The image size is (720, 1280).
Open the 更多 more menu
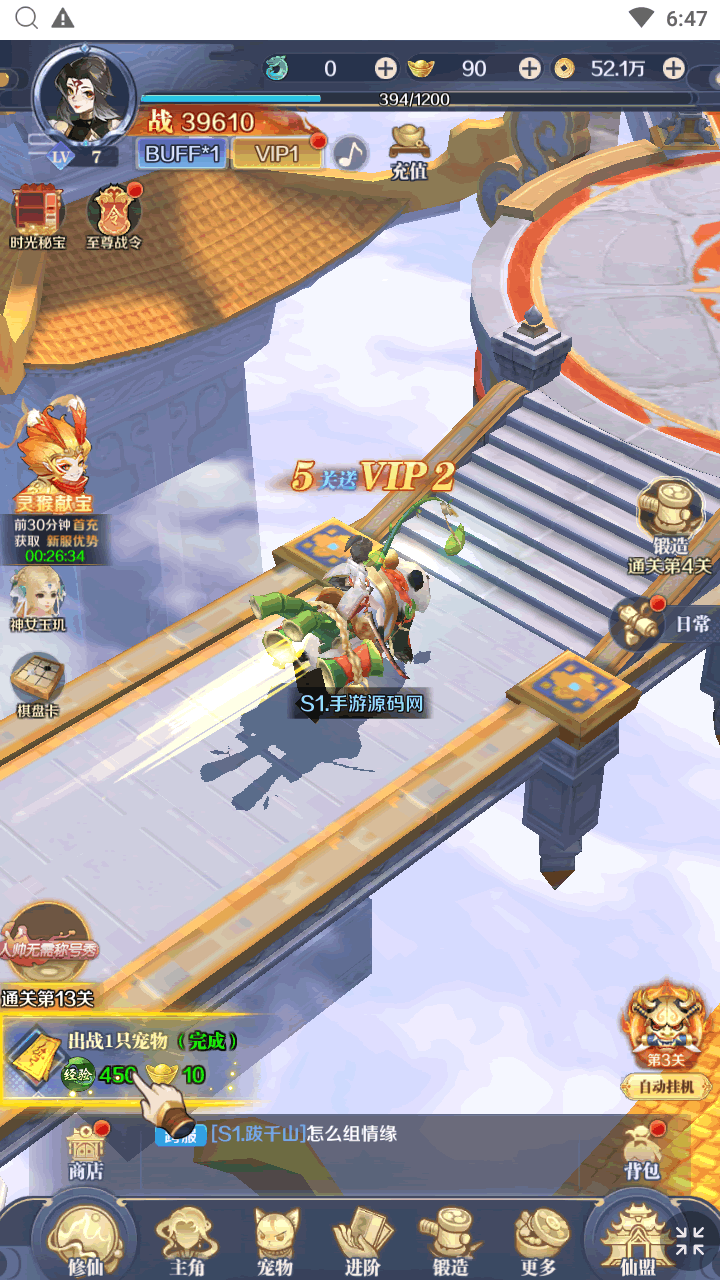[539, 1240]
